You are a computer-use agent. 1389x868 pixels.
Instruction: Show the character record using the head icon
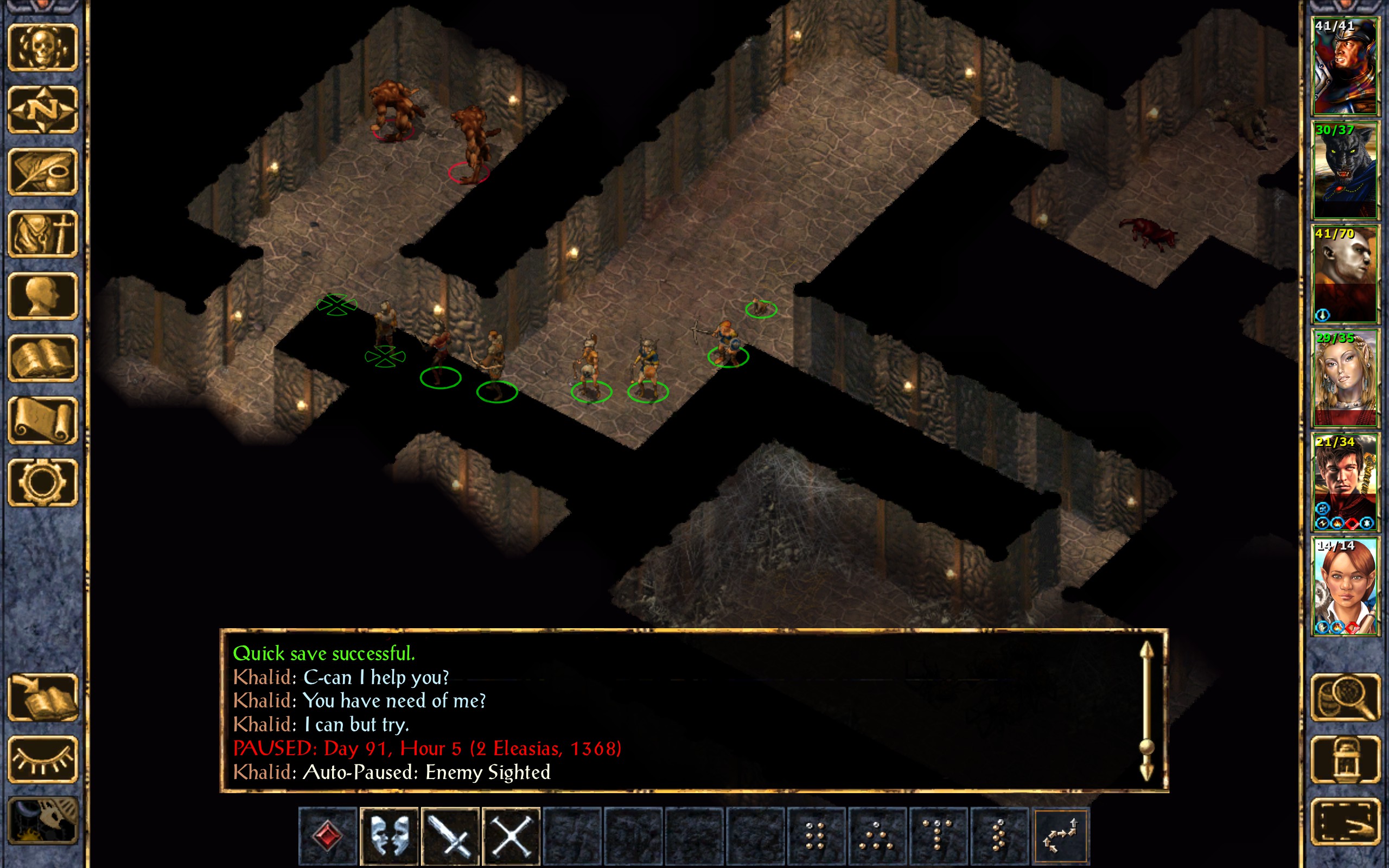click(42, 296)
